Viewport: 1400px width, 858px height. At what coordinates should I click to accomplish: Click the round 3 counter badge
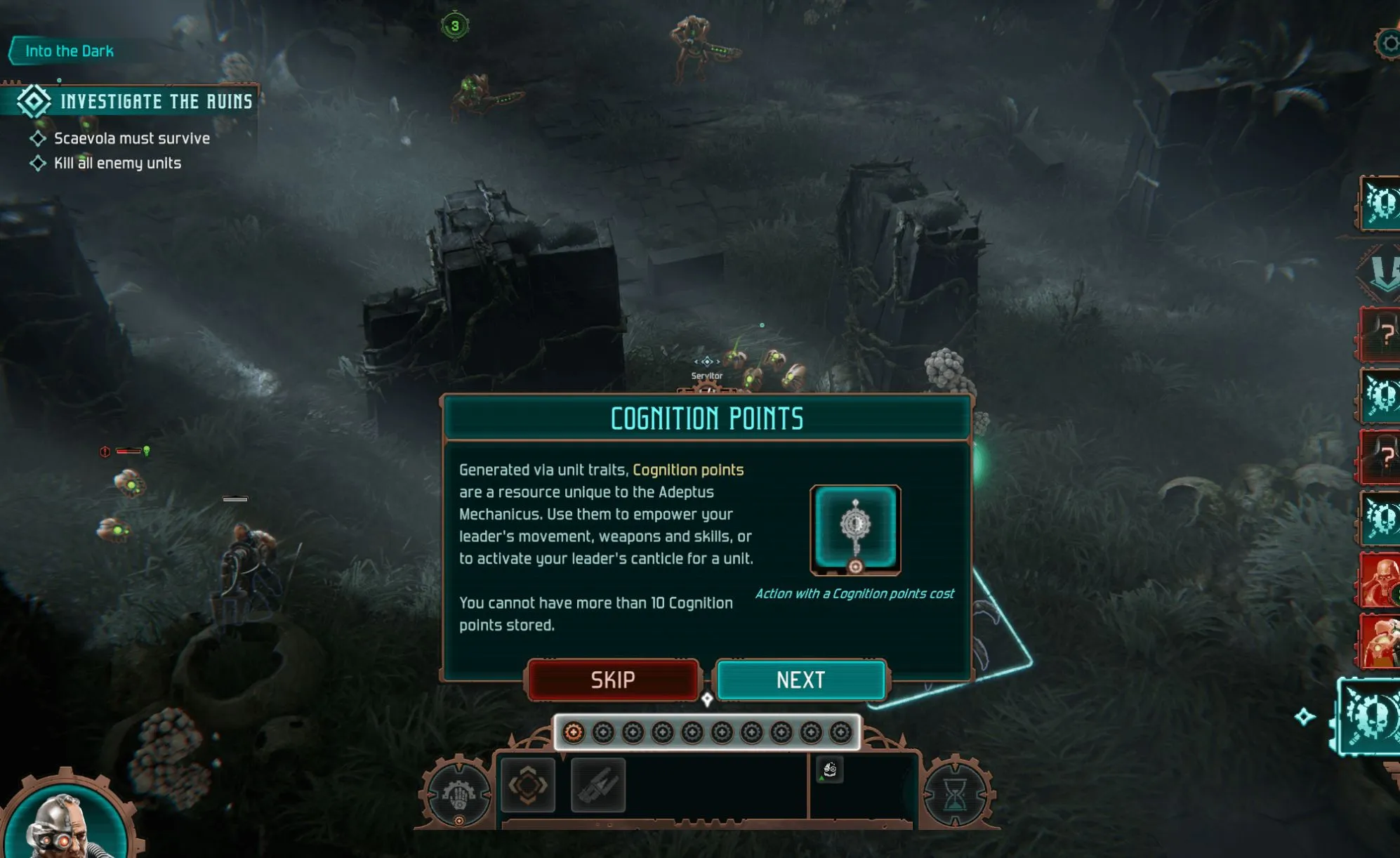click(x=455, y=27)
